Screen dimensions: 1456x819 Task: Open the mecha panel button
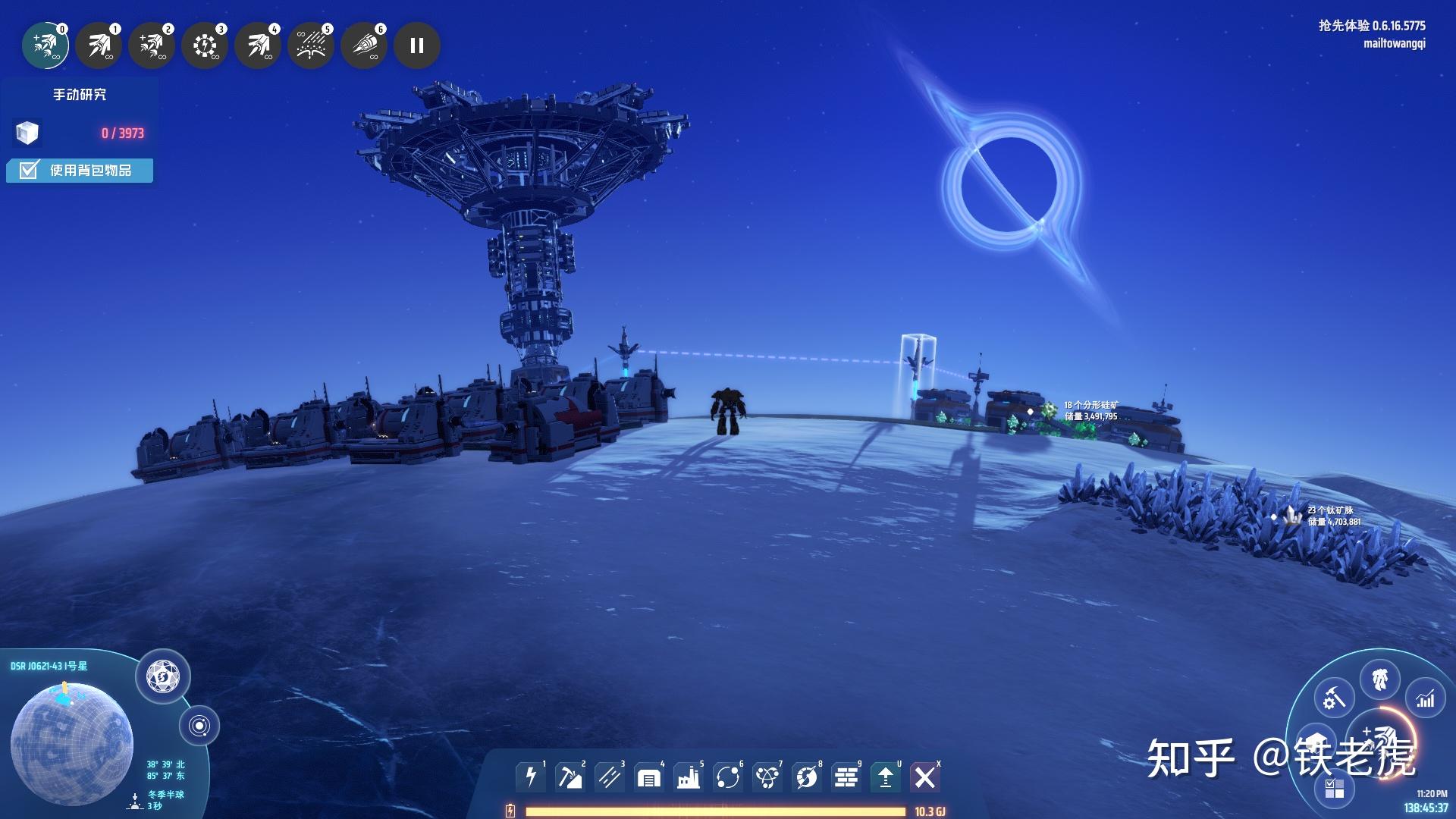click(1379, 679)
